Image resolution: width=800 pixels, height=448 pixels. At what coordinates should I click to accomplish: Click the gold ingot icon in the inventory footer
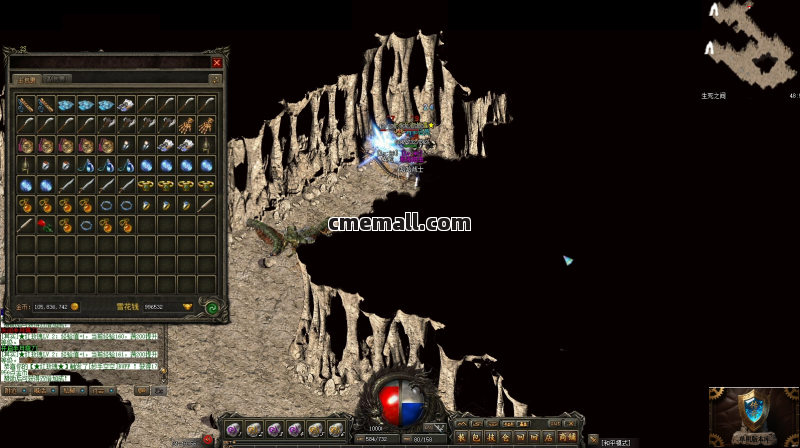[186, 307]
